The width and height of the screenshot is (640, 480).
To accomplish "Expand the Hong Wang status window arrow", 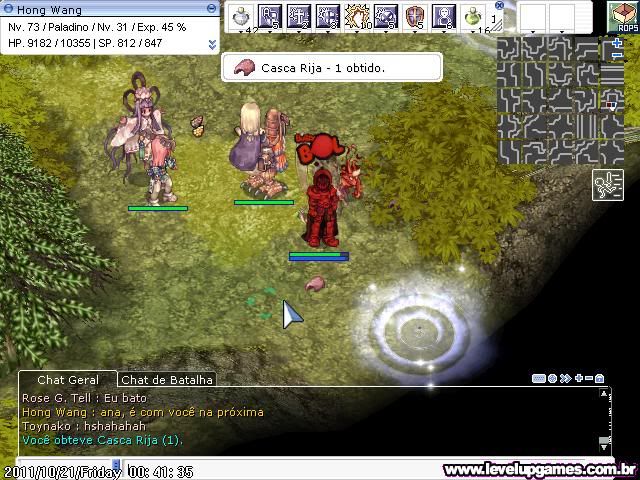I will 212,44.
